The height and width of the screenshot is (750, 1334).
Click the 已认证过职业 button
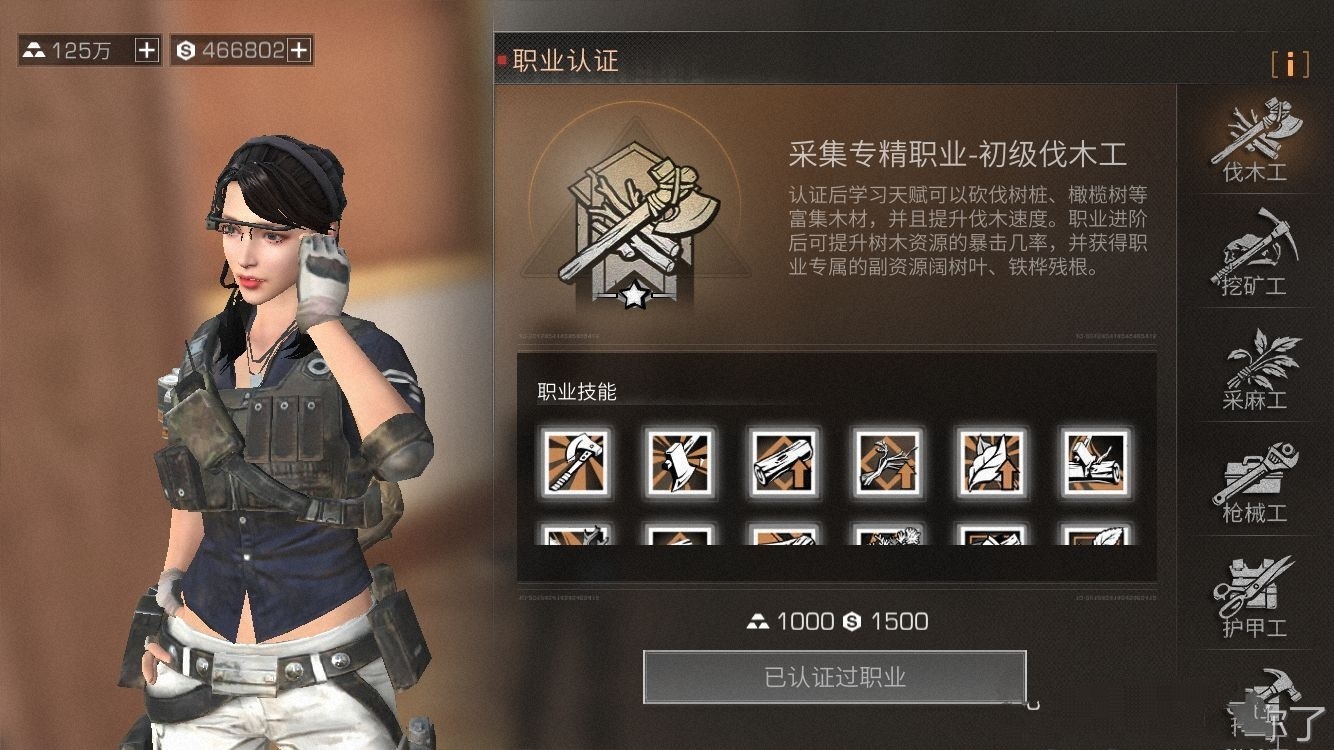point(835,678)
